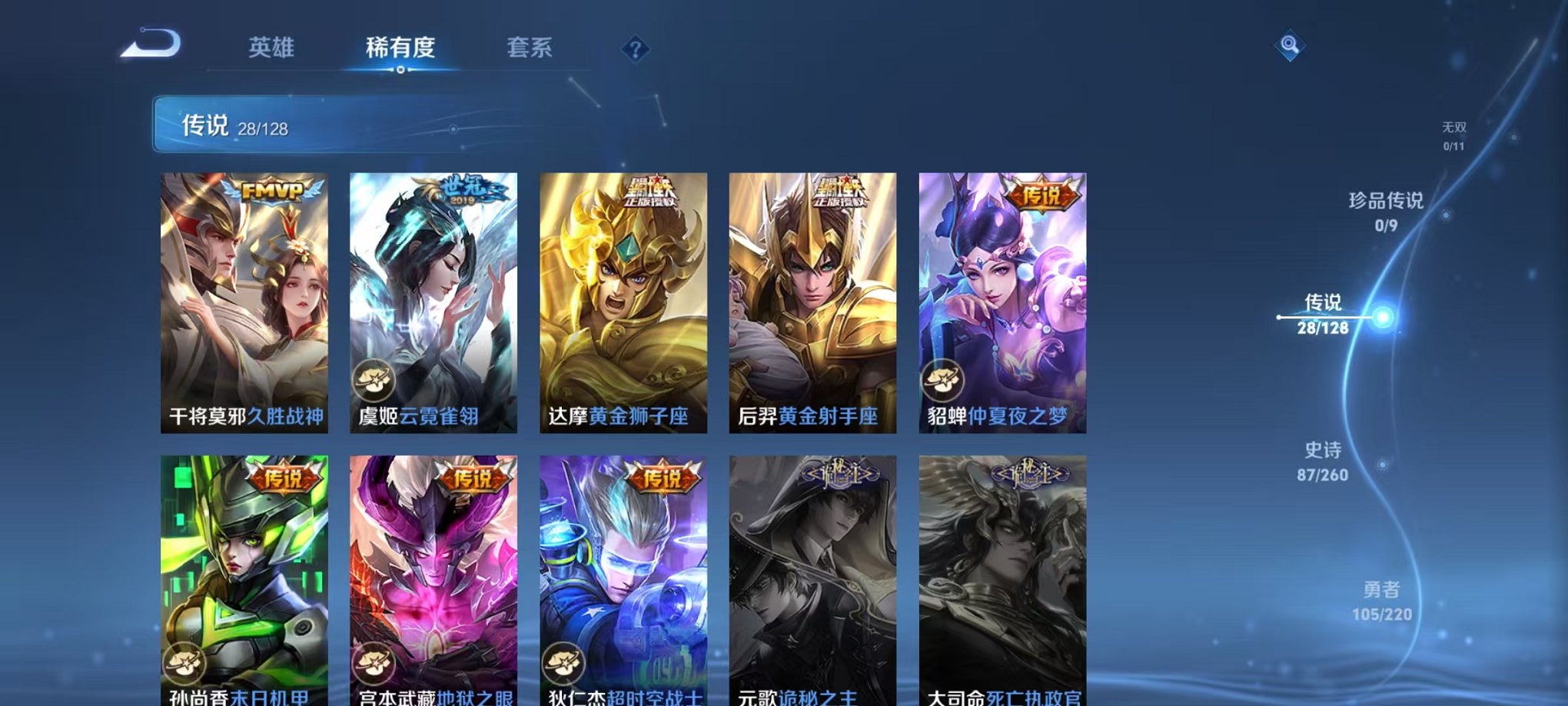Open search with the magnifier icon

pos(1291,46)
